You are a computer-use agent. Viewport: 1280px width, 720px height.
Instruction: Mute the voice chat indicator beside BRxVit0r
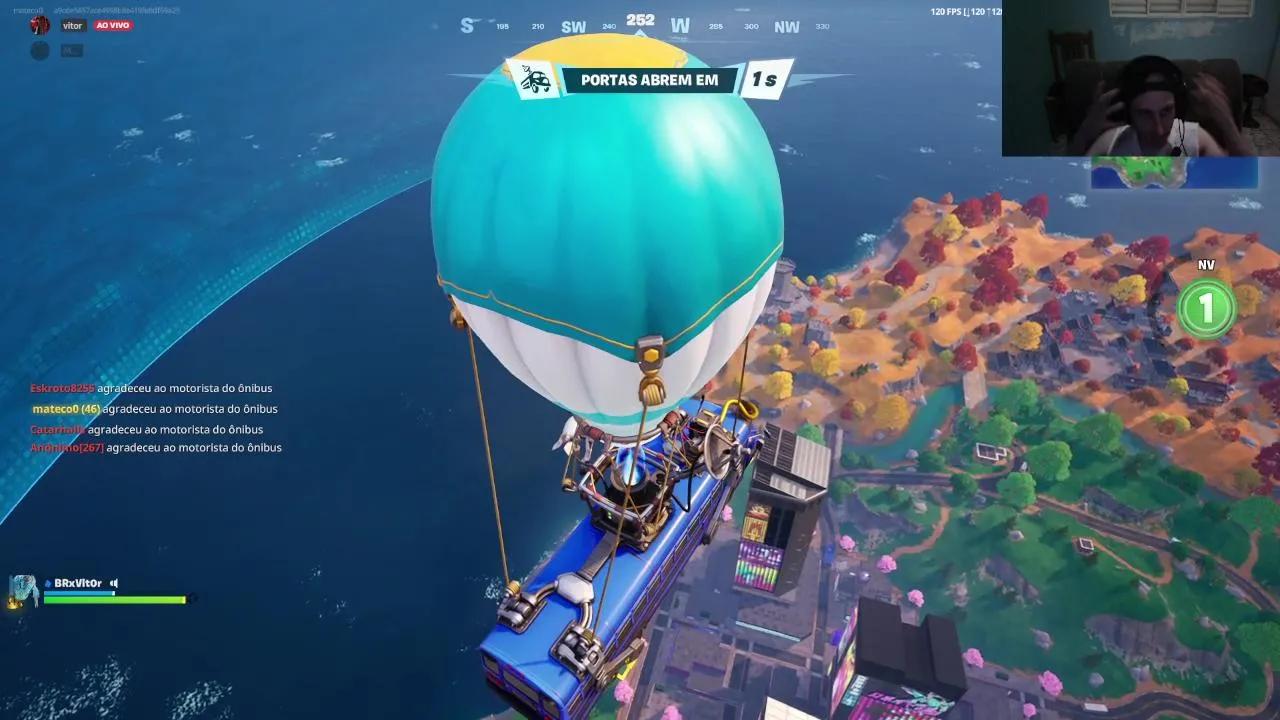point(112,583)
